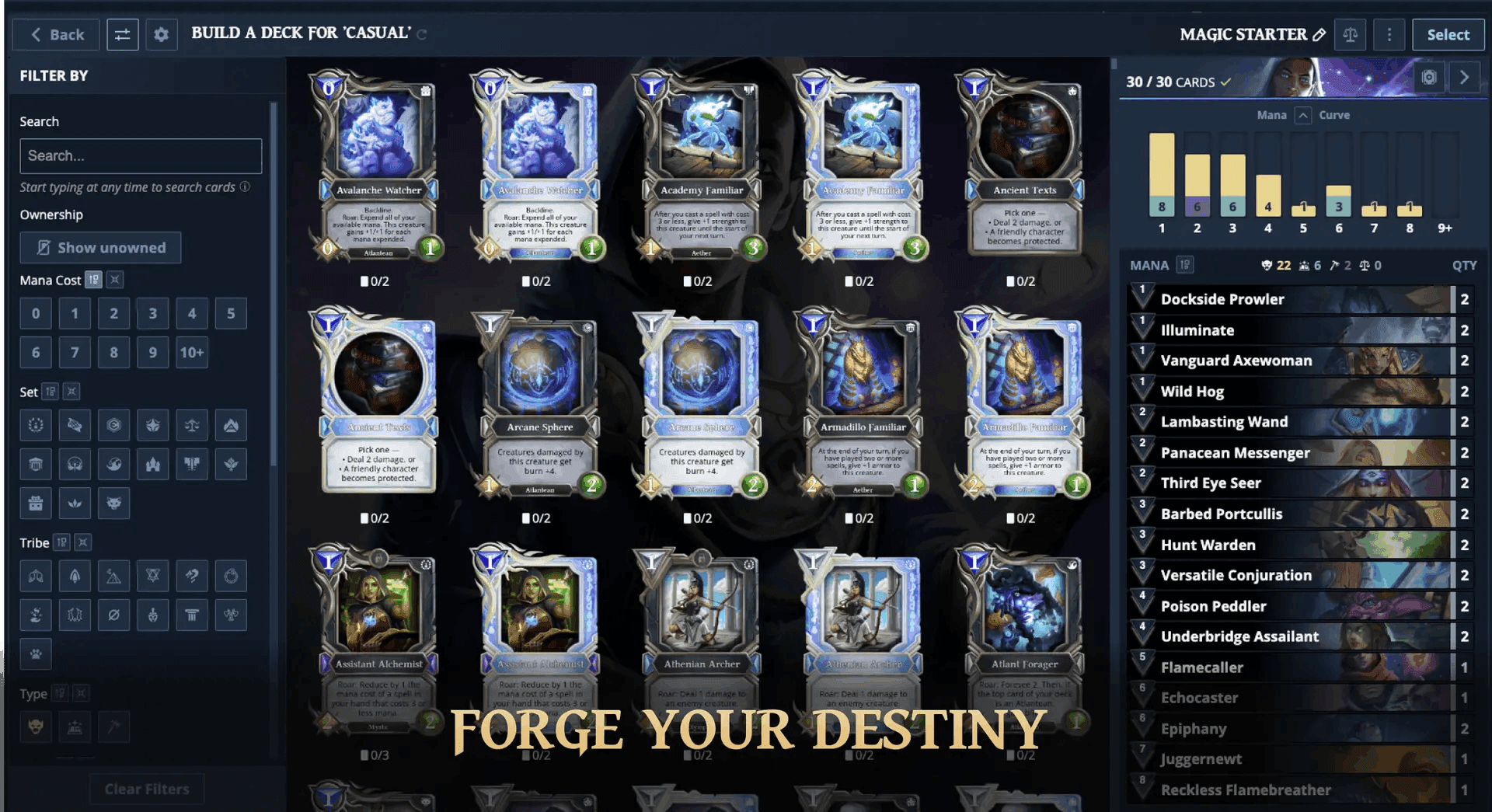The height and width of the screenshot is (812, 1492).
Task: Open the deck settings gear icon
Action: click(x=162, y=34)
